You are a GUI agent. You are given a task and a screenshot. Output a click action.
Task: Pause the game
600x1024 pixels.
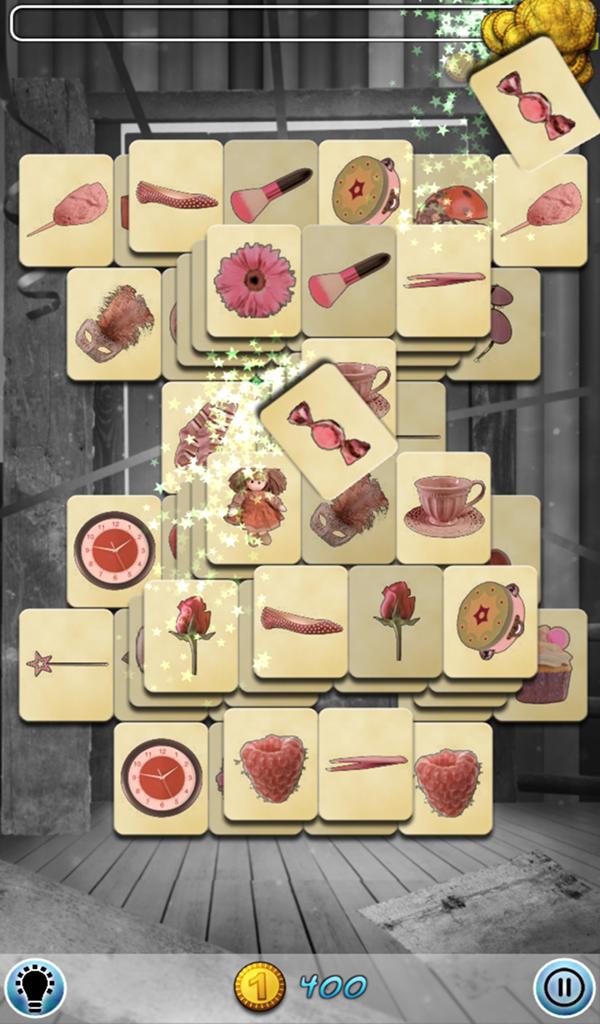tap(564, 987)
